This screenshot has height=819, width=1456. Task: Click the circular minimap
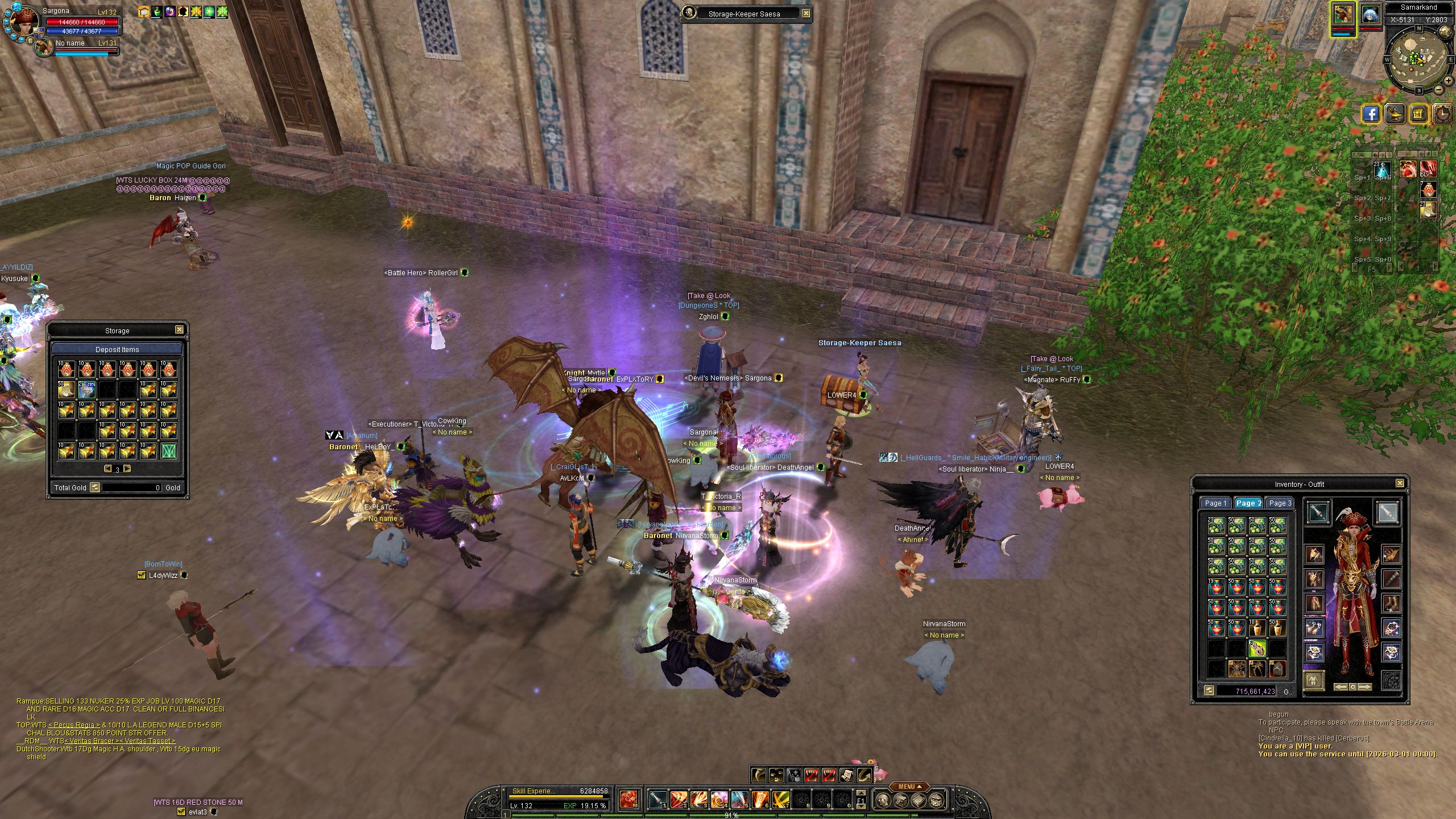[1414, 59]
